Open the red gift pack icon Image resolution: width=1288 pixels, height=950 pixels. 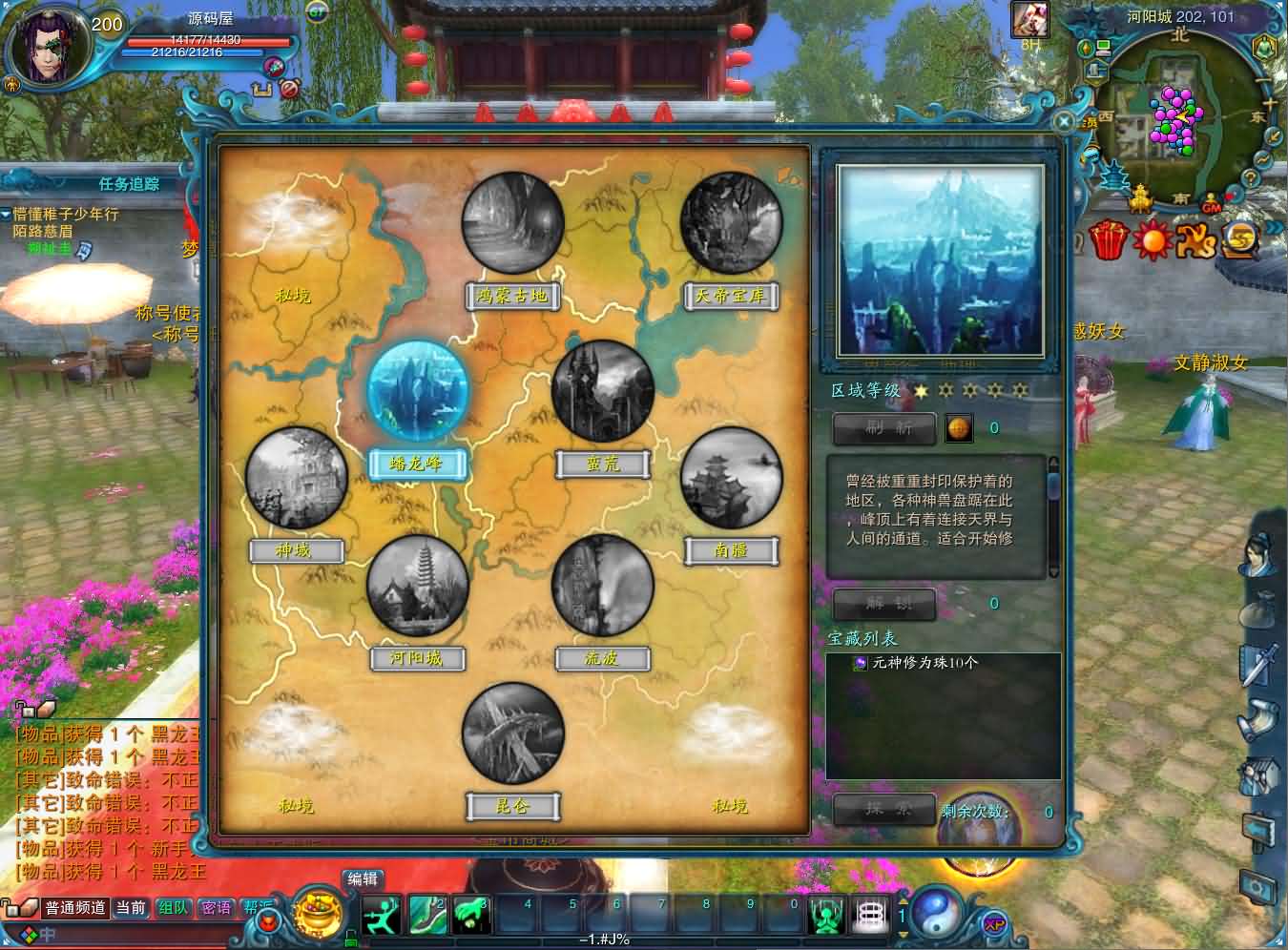(x=1108, y=238)
